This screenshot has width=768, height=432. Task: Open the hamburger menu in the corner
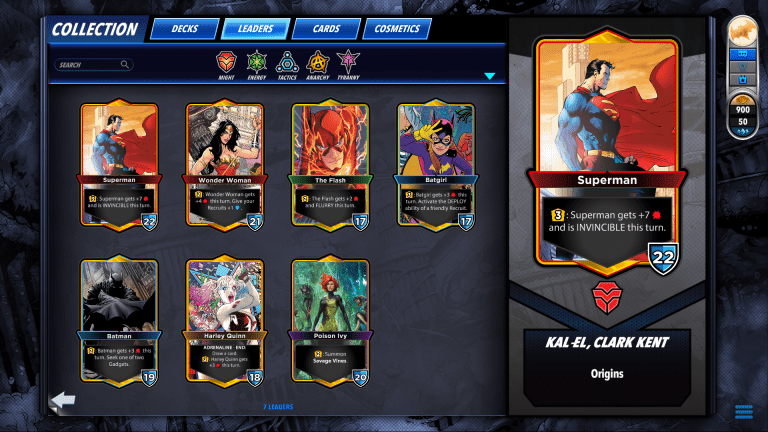pos(743,412)
